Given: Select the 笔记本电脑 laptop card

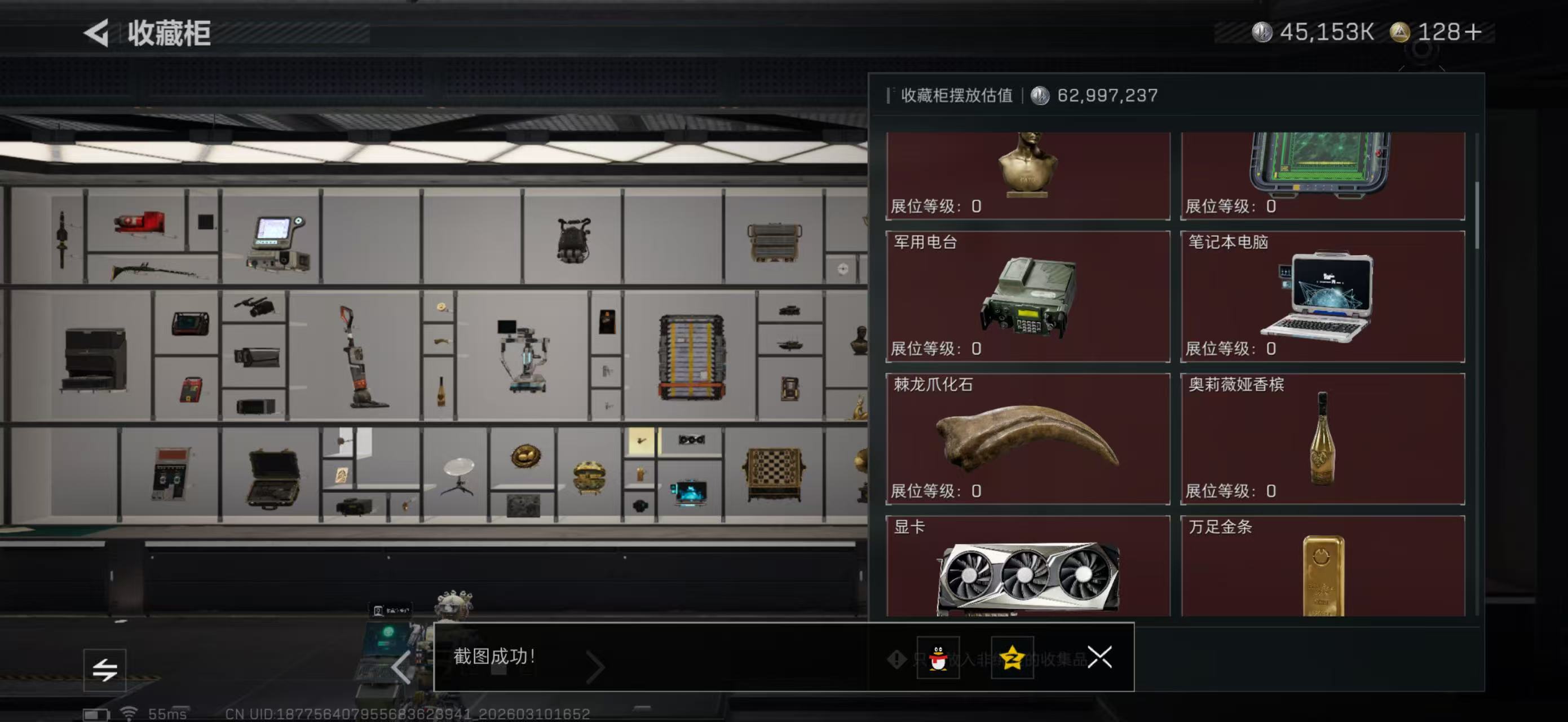Looking at the screenshot, I should pos(1321,297).
